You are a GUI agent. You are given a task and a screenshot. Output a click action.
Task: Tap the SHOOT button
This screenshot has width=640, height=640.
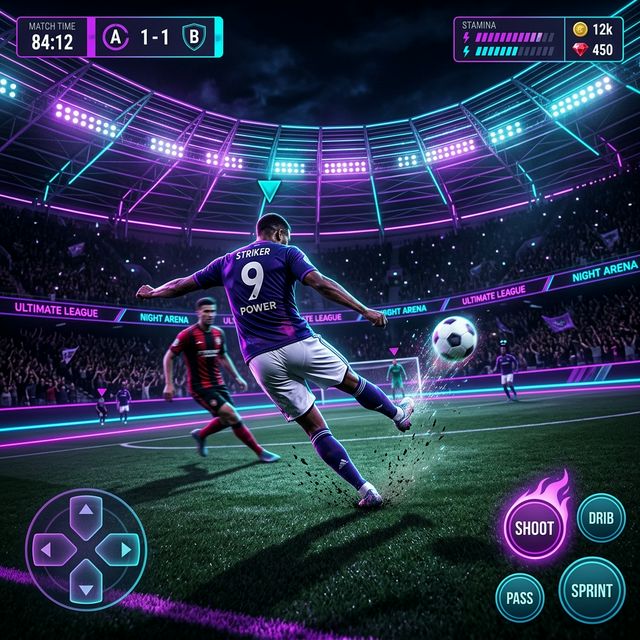tap(534, 526)
